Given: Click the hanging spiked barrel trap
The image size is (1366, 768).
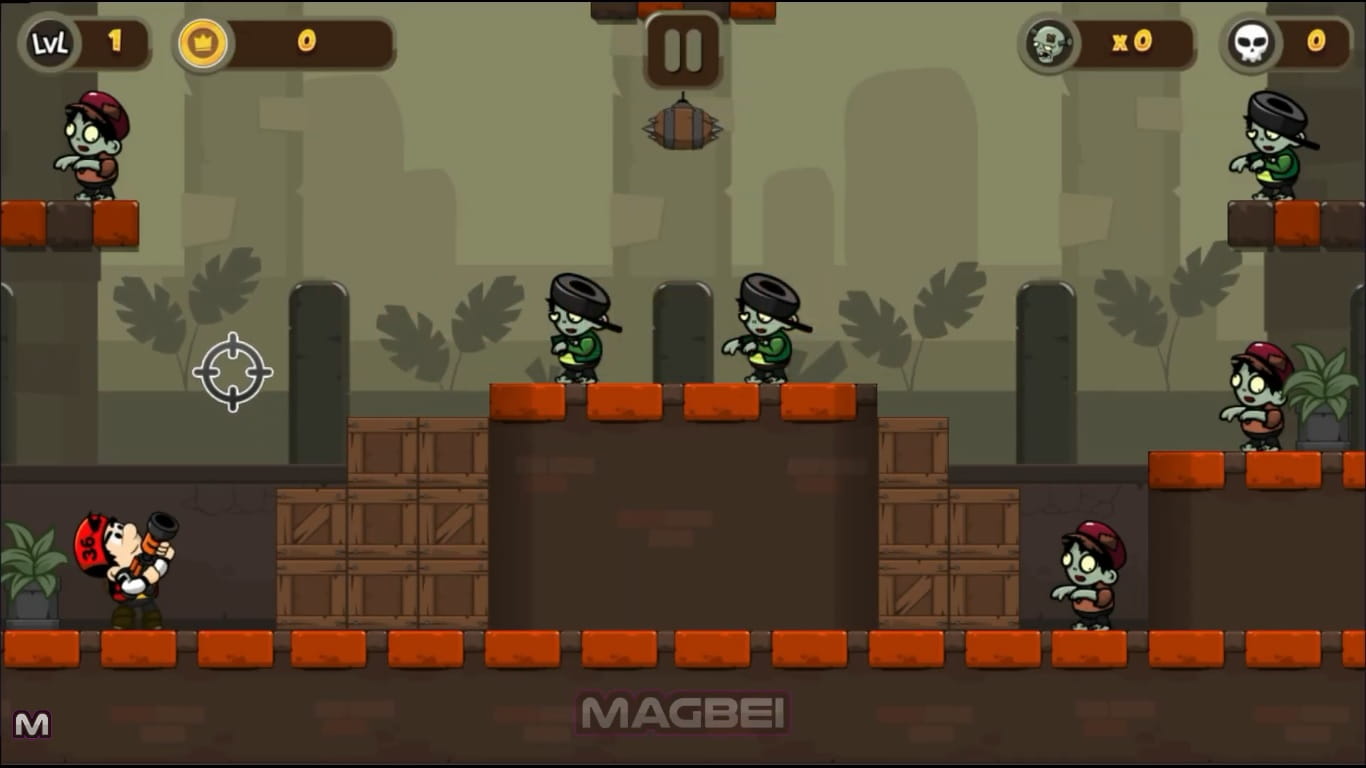Looking at the screenshot, I should click(x=683, y=130).
